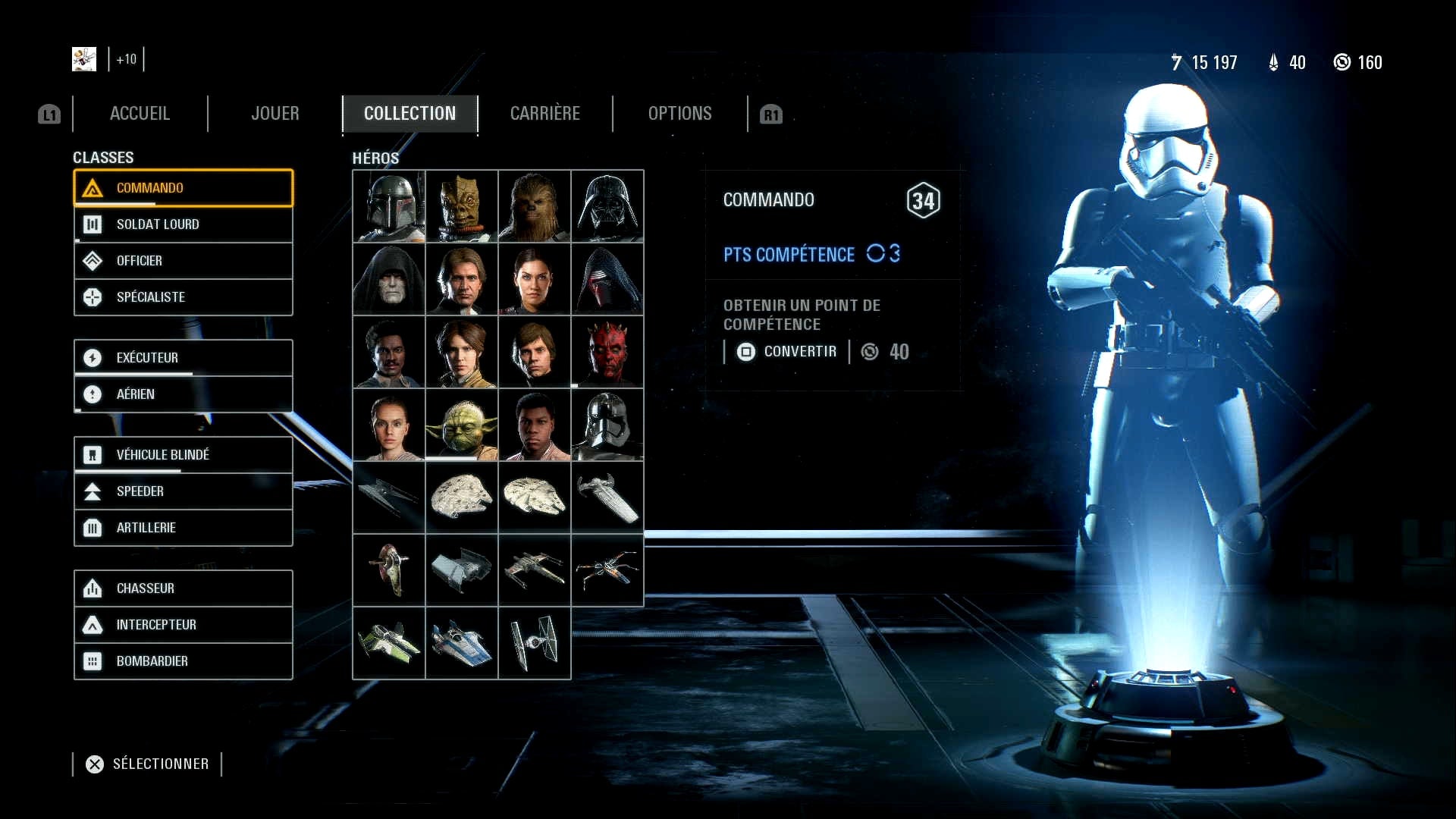Select the Bombardier class icon
This screenshot has width=1456, height=819.
[93, 661]
